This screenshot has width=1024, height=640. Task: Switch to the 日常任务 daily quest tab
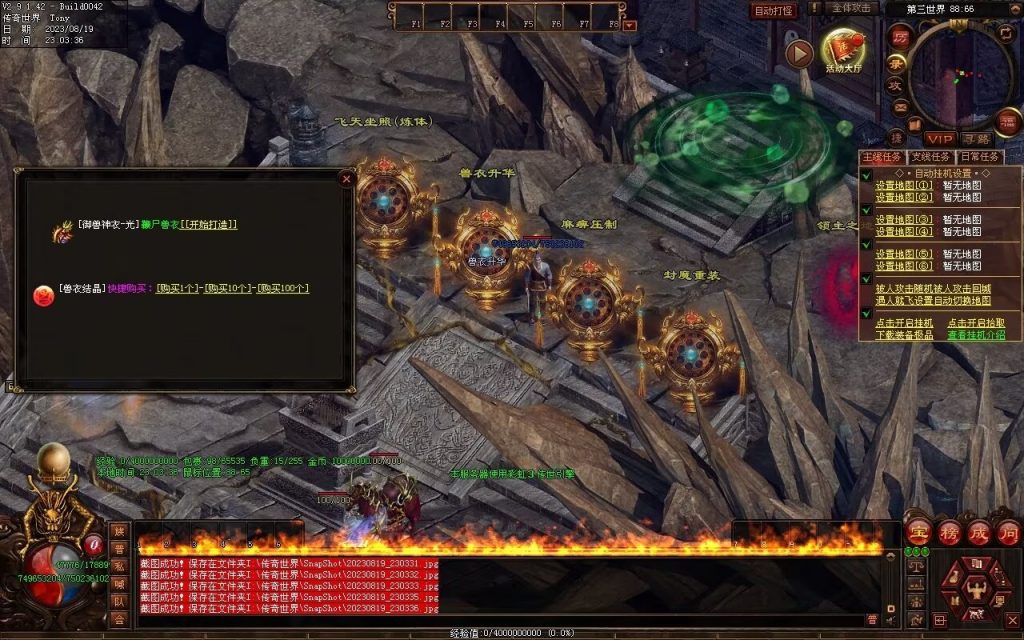pyautogui.click(x=980, y=157)
